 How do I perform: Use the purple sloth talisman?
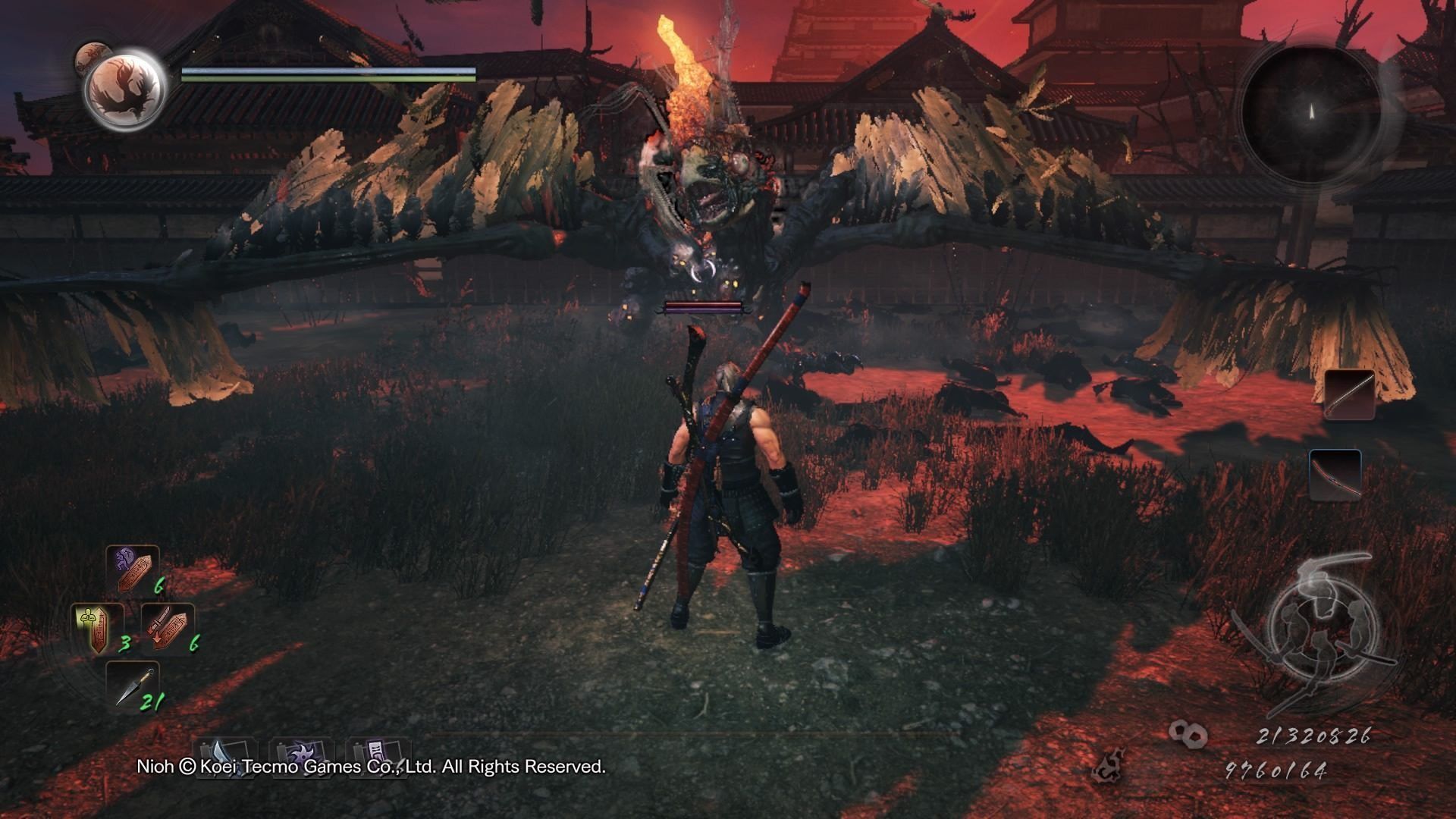(x=133, y=570)
